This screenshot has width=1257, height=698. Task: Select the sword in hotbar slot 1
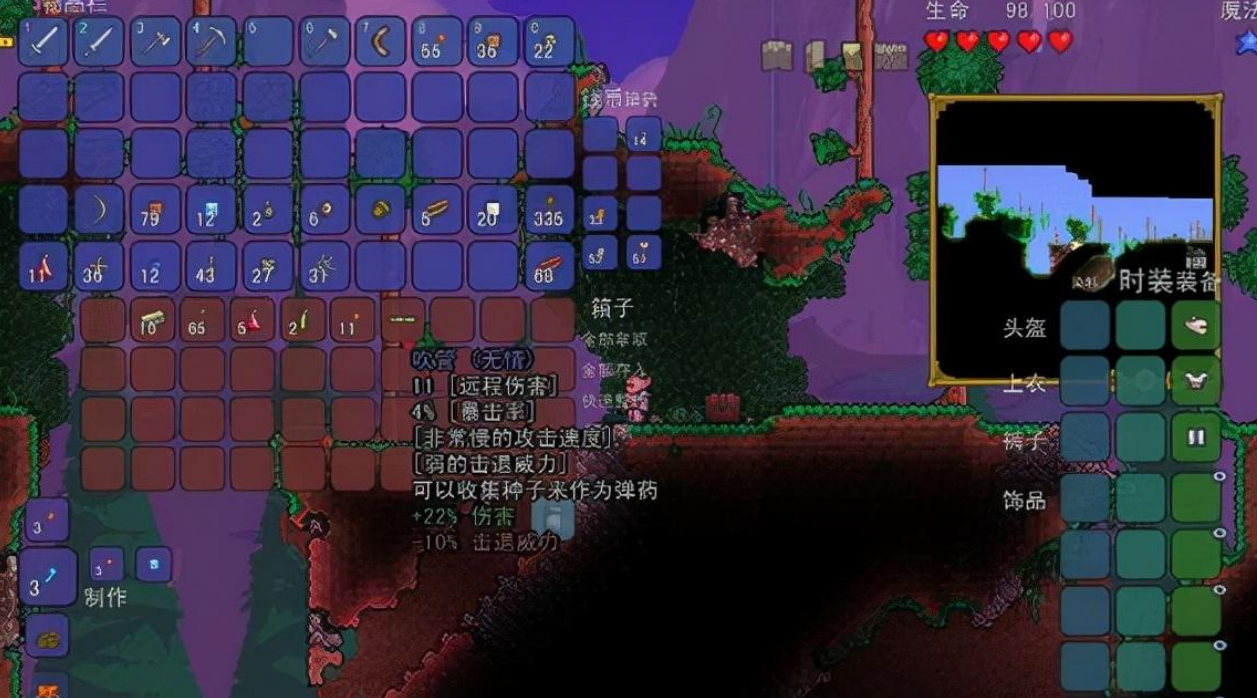click(x=42, y=42)
